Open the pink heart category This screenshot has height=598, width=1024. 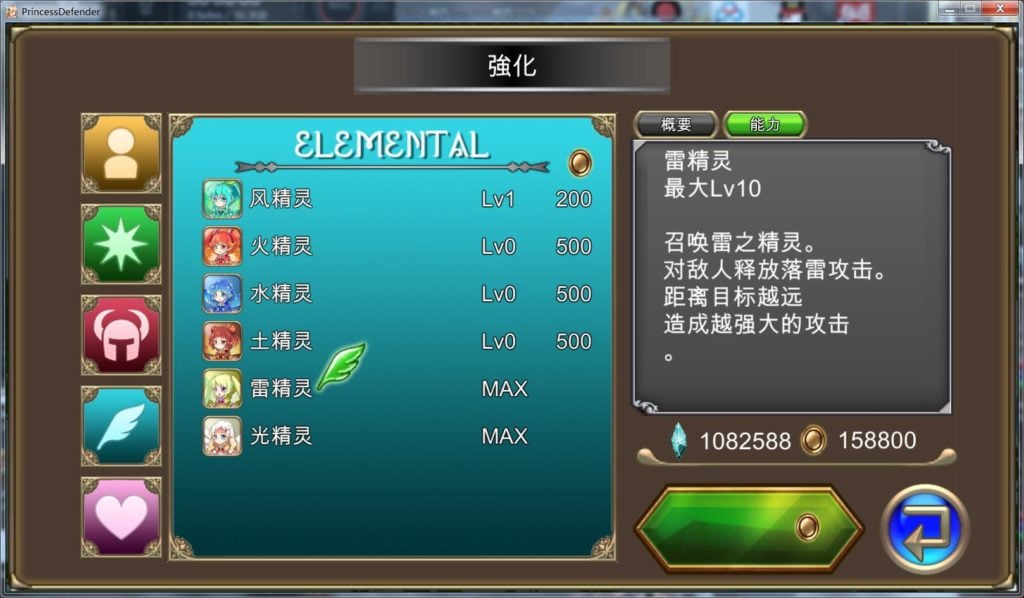click(x=121, y=517)
